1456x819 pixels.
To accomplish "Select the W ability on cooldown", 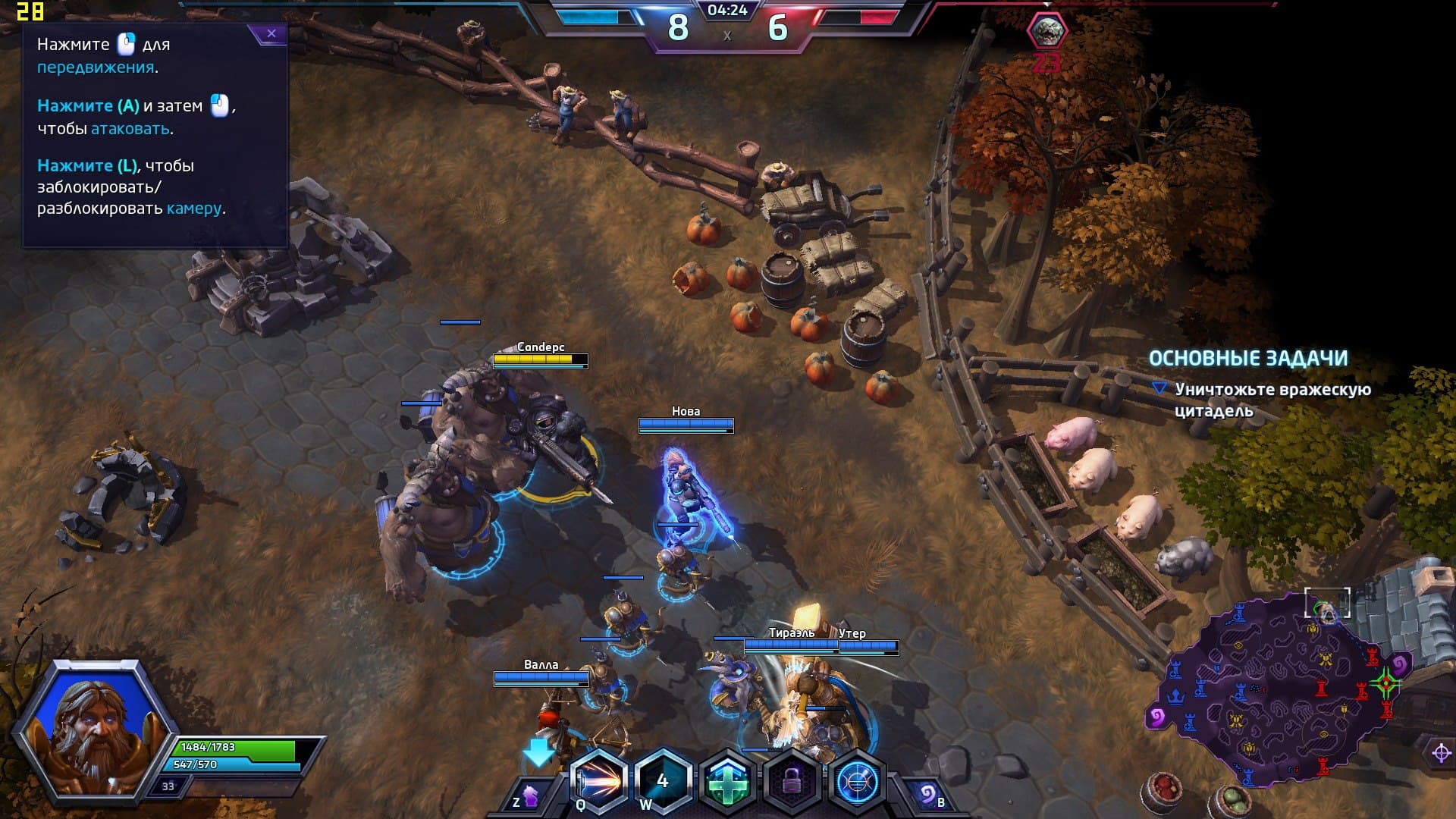I will pos(663,780).
